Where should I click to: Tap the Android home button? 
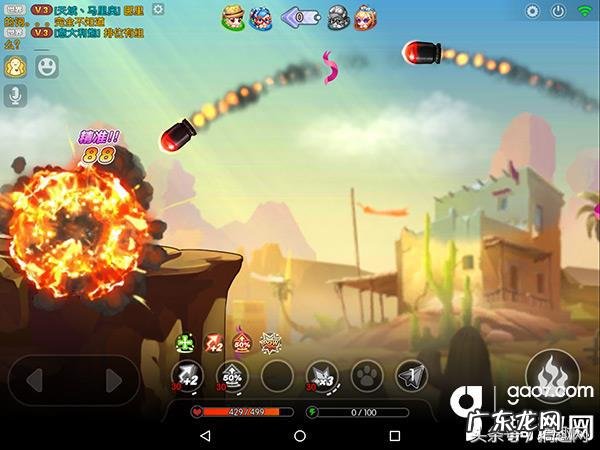click(300, 436)
